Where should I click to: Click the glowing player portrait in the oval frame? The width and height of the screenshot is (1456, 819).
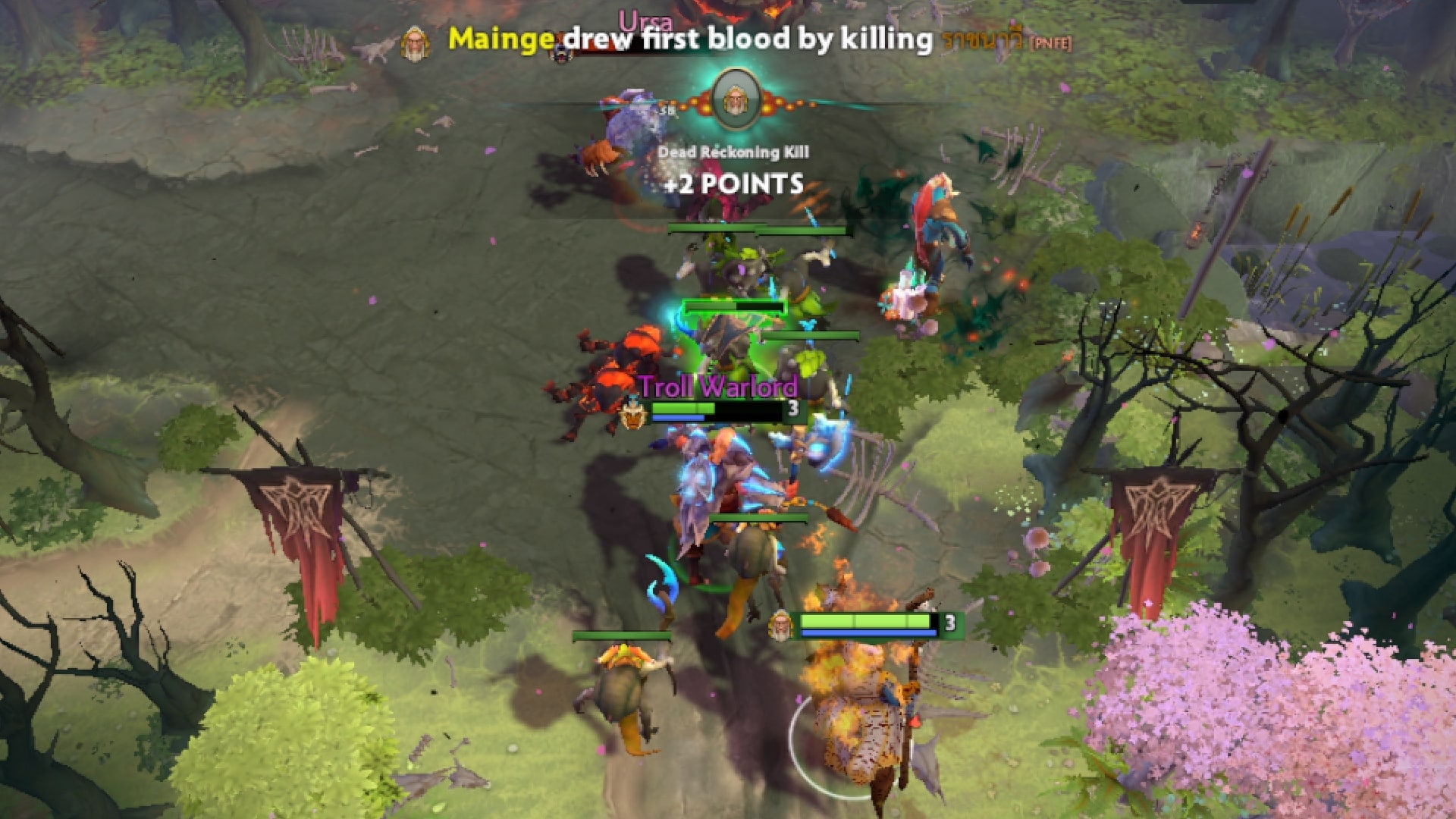point(734,99)
